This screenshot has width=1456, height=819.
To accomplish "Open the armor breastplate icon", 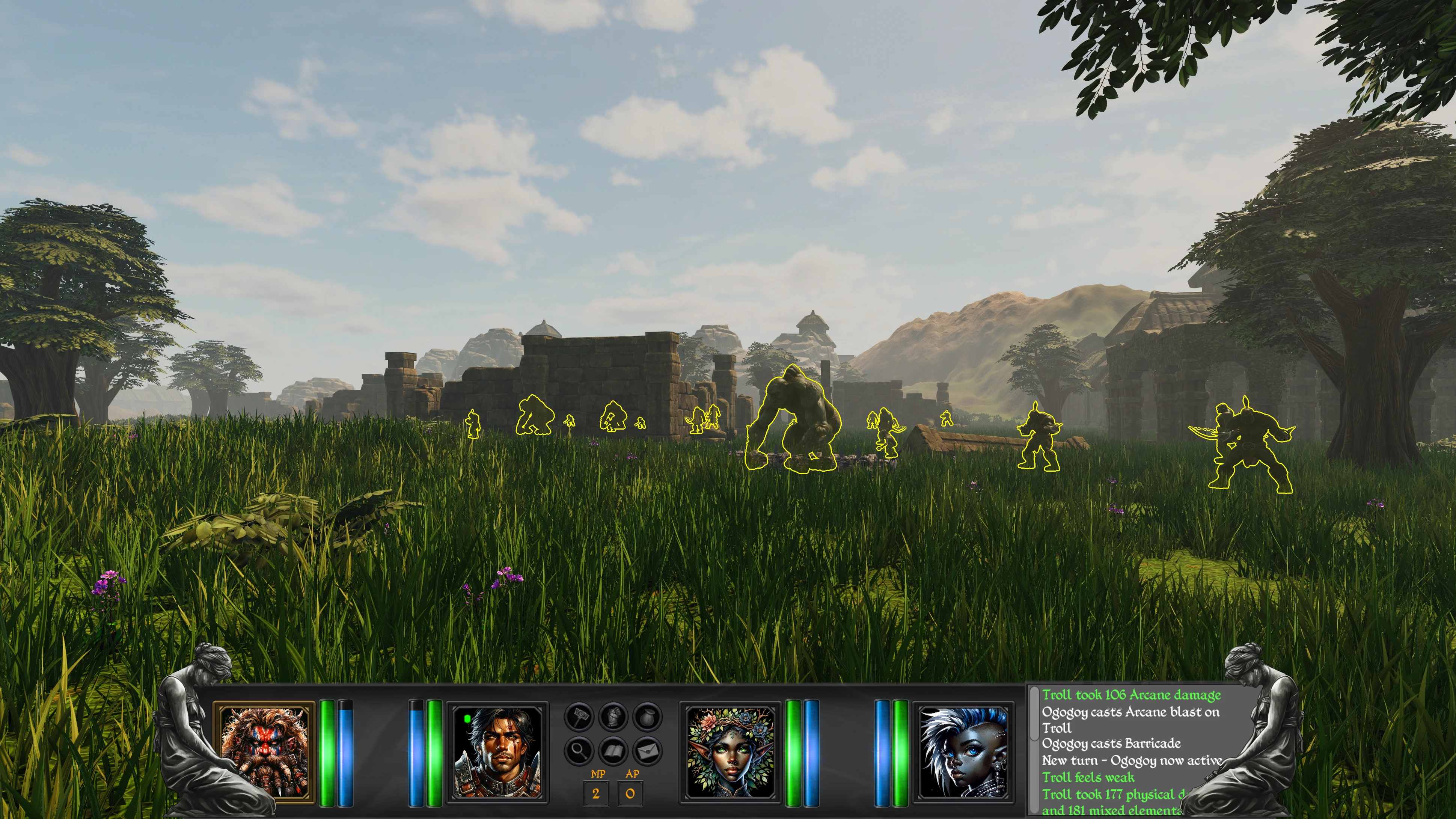I will point(613,717).
